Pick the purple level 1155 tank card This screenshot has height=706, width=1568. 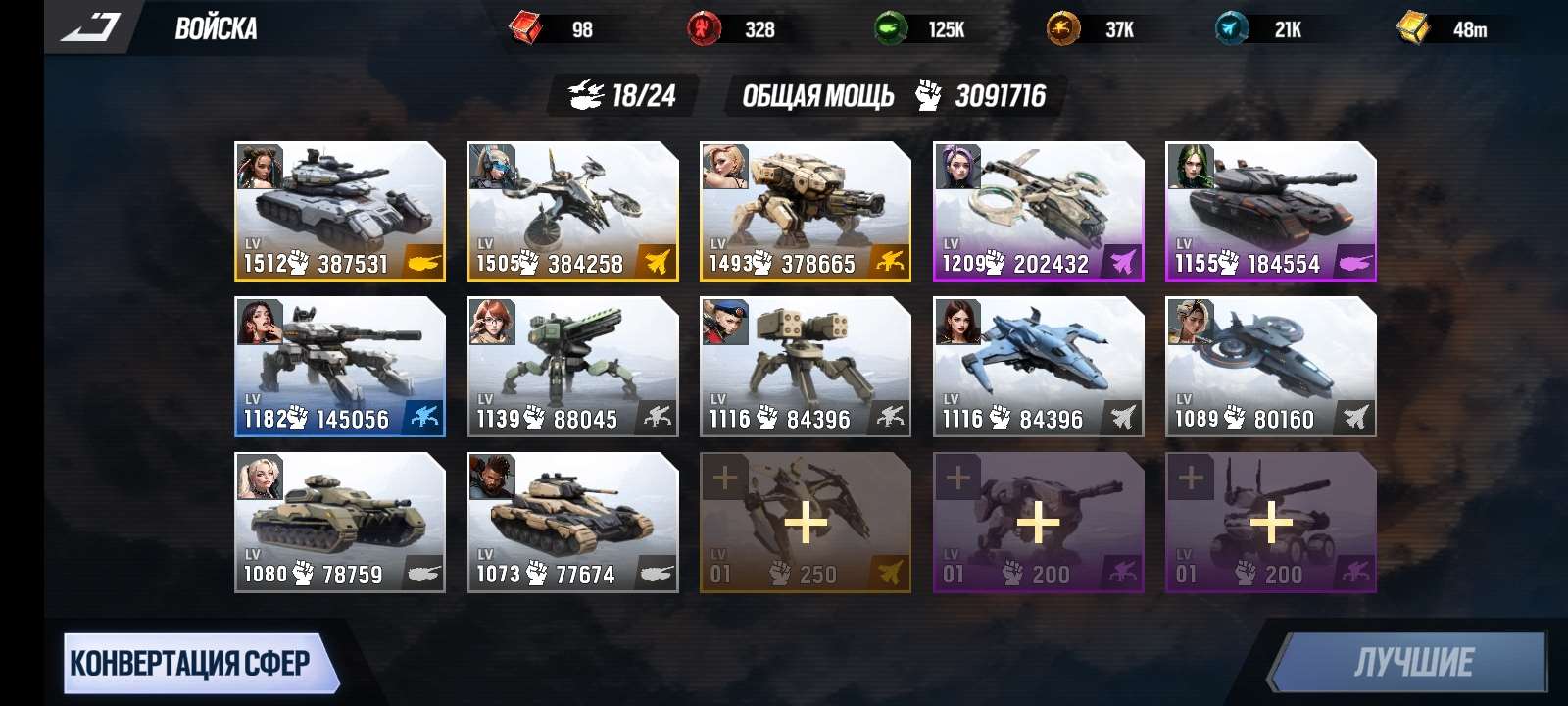click(x=1270, y=211)
